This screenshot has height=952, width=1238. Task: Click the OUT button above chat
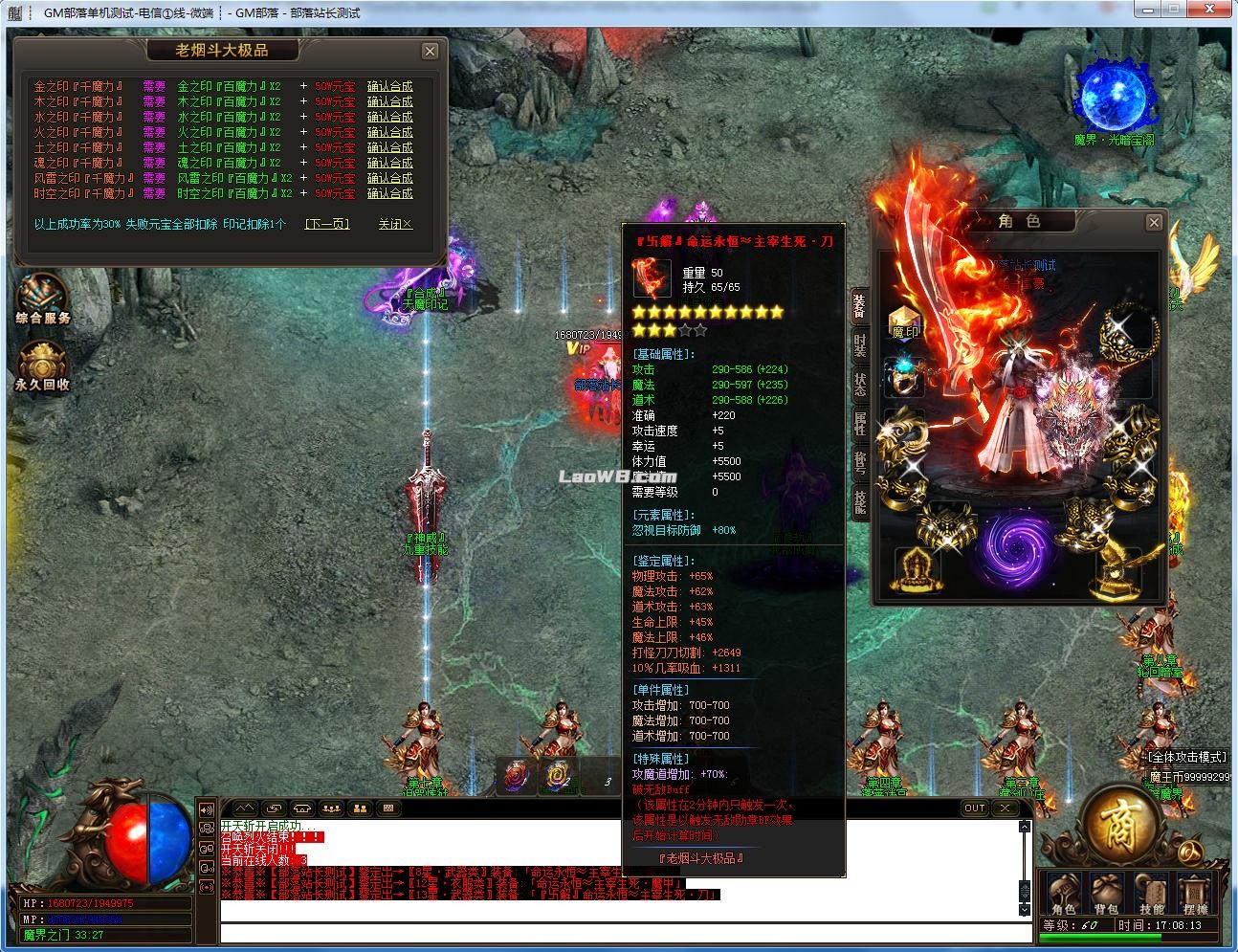[x=974, y=808]
